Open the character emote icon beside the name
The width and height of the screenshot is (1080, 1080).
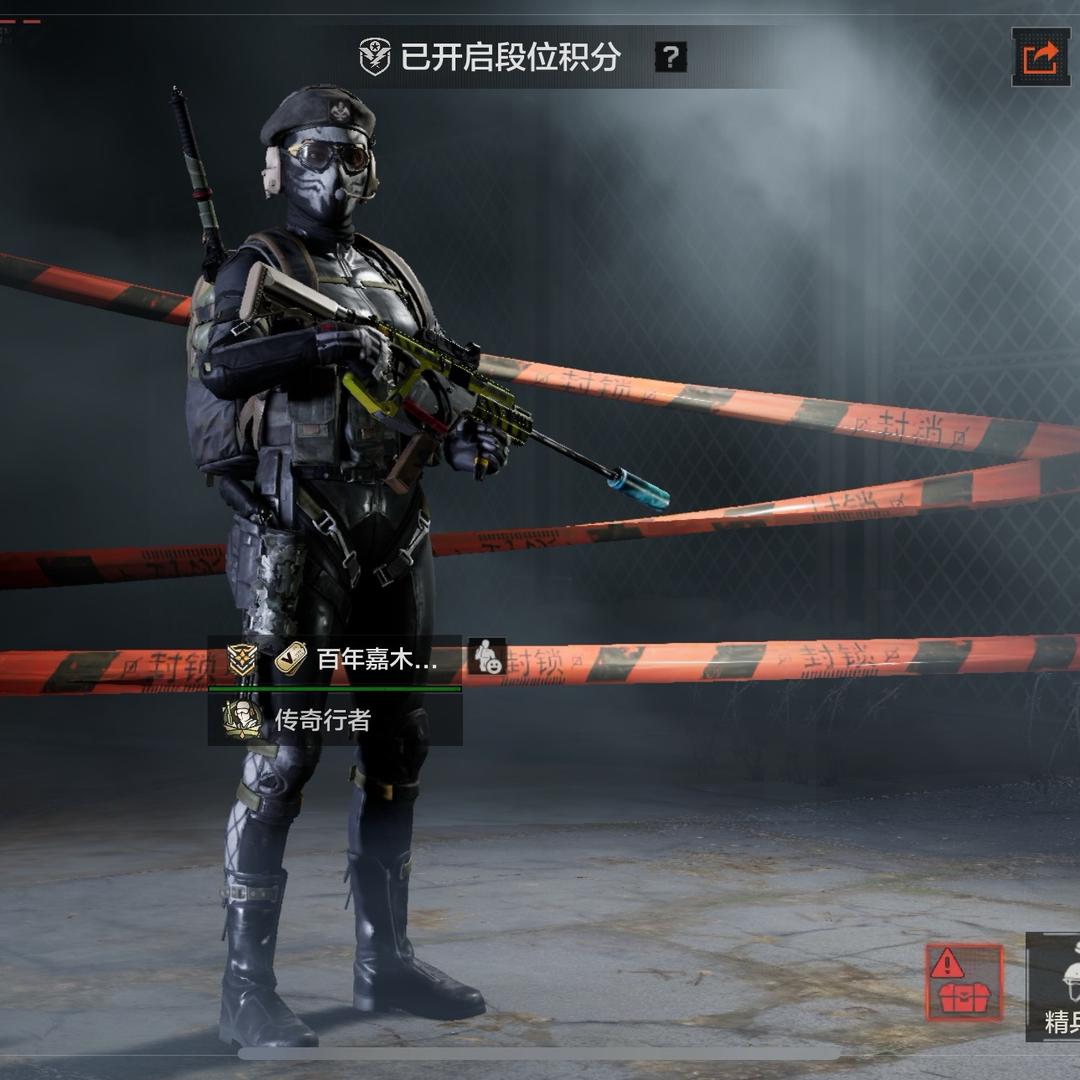point(487,656)
